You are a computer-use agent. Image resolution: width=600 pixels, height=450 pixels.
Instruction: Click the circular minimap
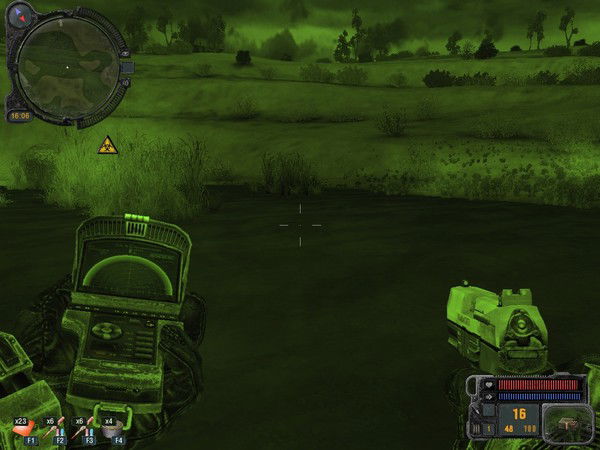pos(67,66)
